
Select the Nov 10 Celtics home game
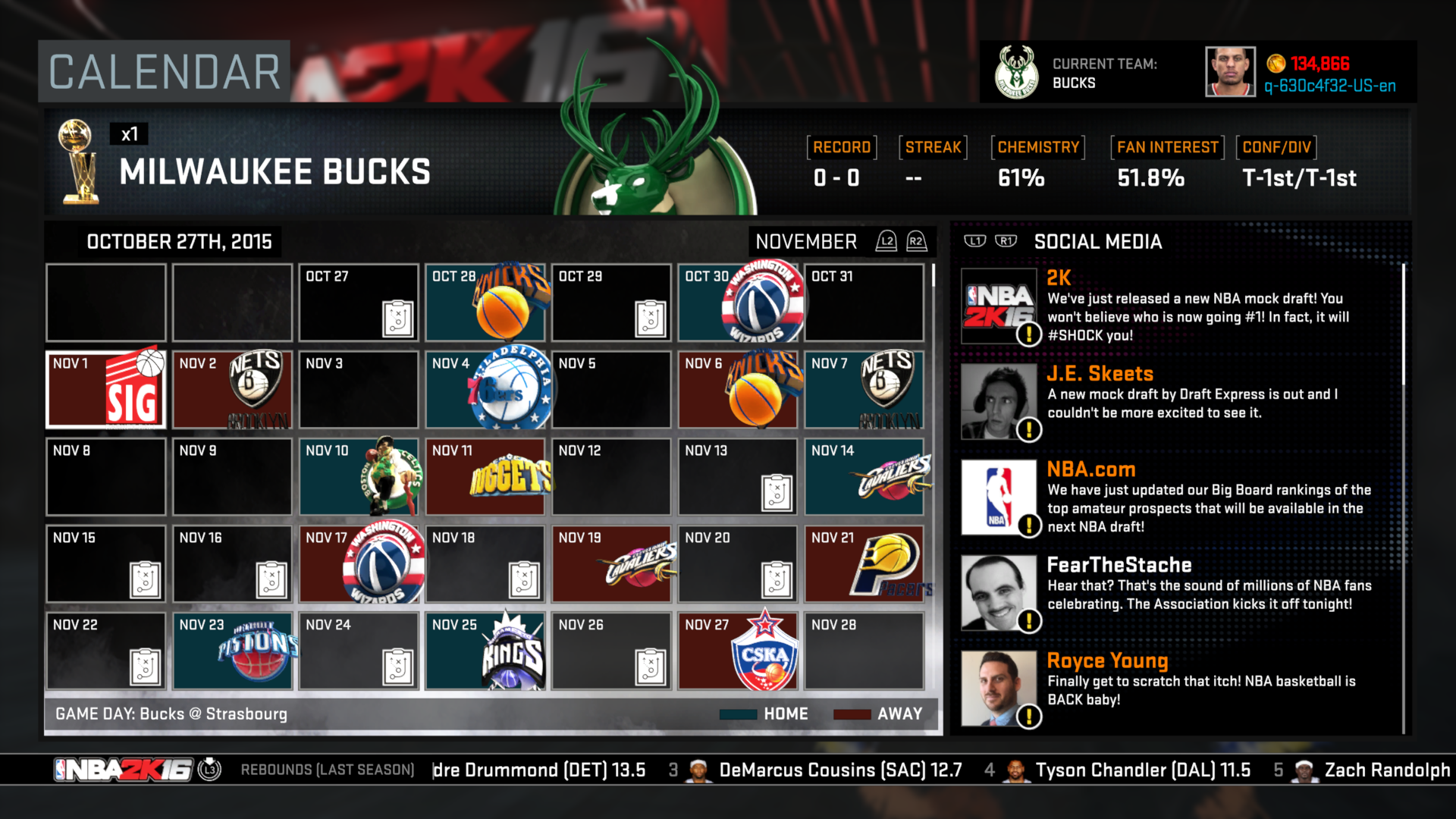point(359,477)
